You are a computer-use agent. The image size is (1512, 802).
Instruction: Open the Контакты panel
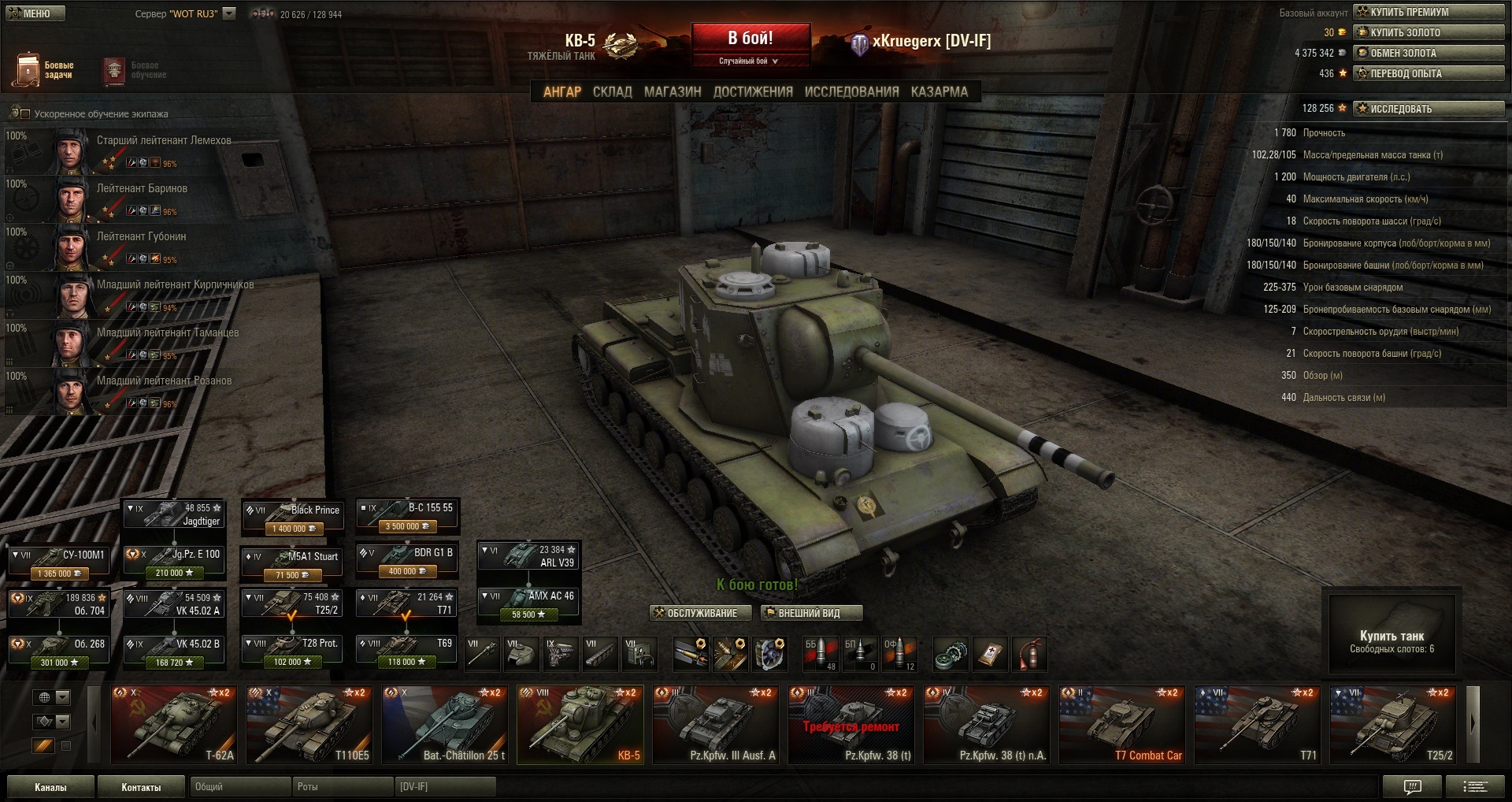pos(141,787)
